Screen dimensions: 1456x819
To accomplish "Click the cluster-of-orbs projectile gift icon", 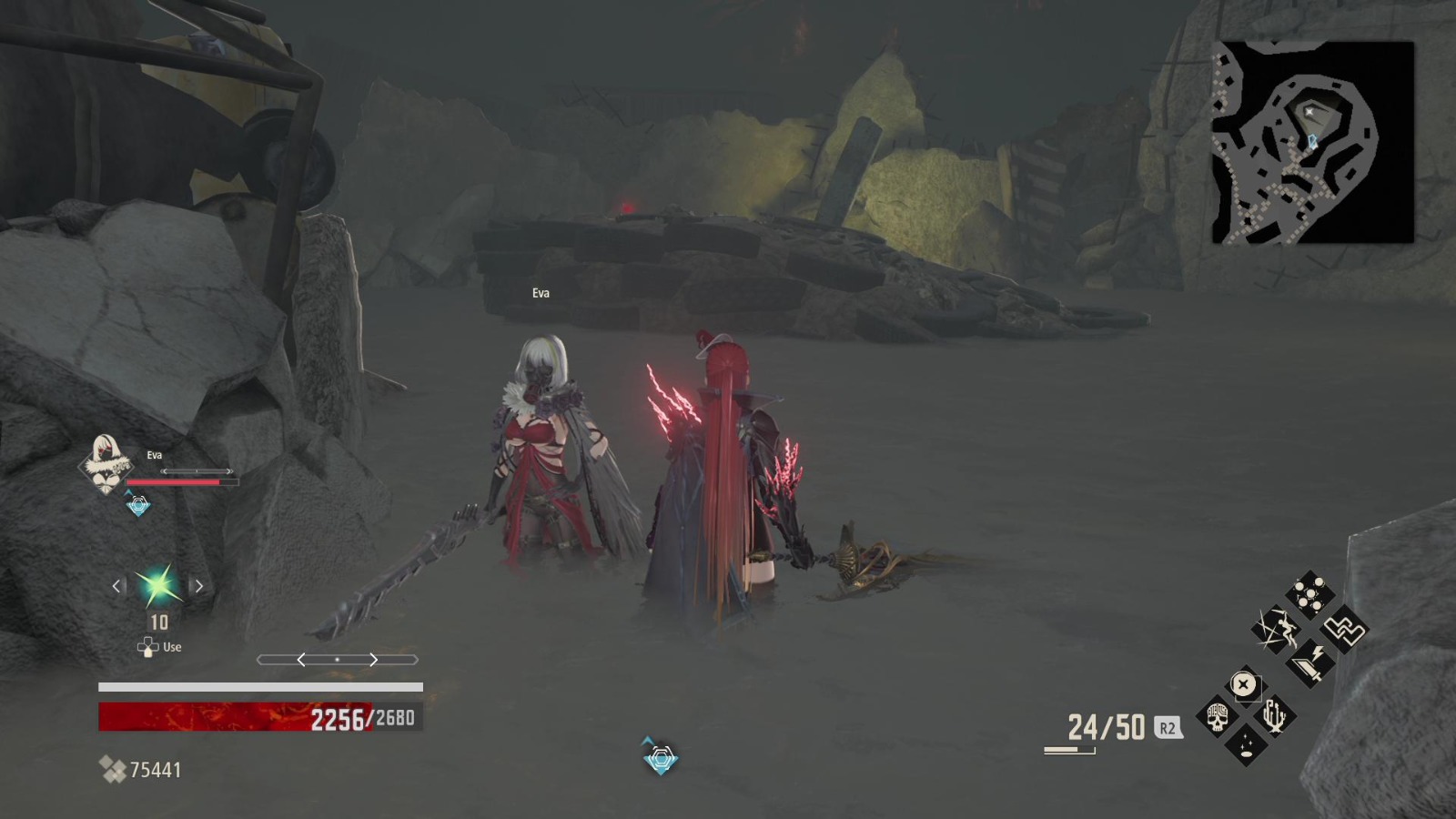I will [x=1309, y=593].
